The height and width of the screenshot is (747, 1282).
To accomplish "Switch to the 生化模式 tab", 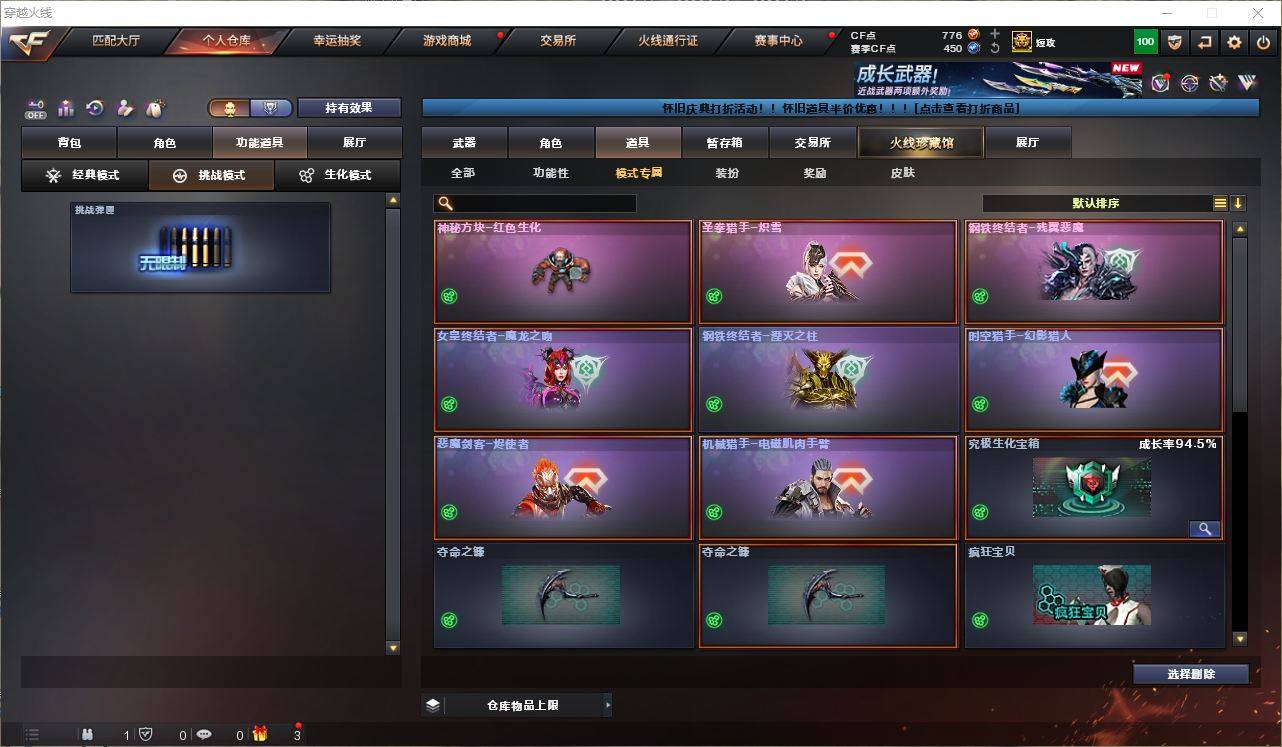I will pos(339,175).
